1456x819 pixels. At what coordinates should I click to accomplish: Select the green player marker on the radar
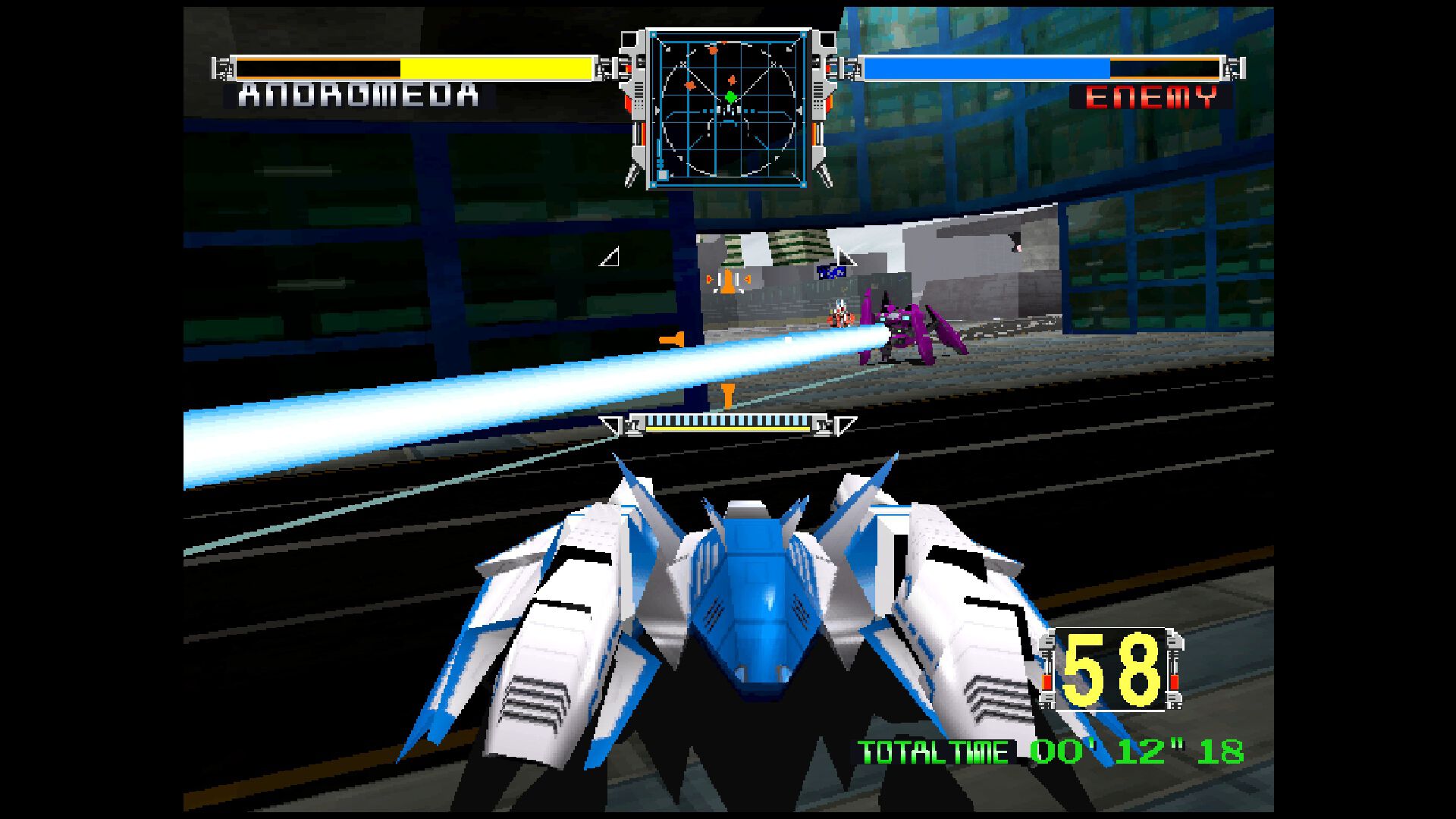[x=730, y=97]
